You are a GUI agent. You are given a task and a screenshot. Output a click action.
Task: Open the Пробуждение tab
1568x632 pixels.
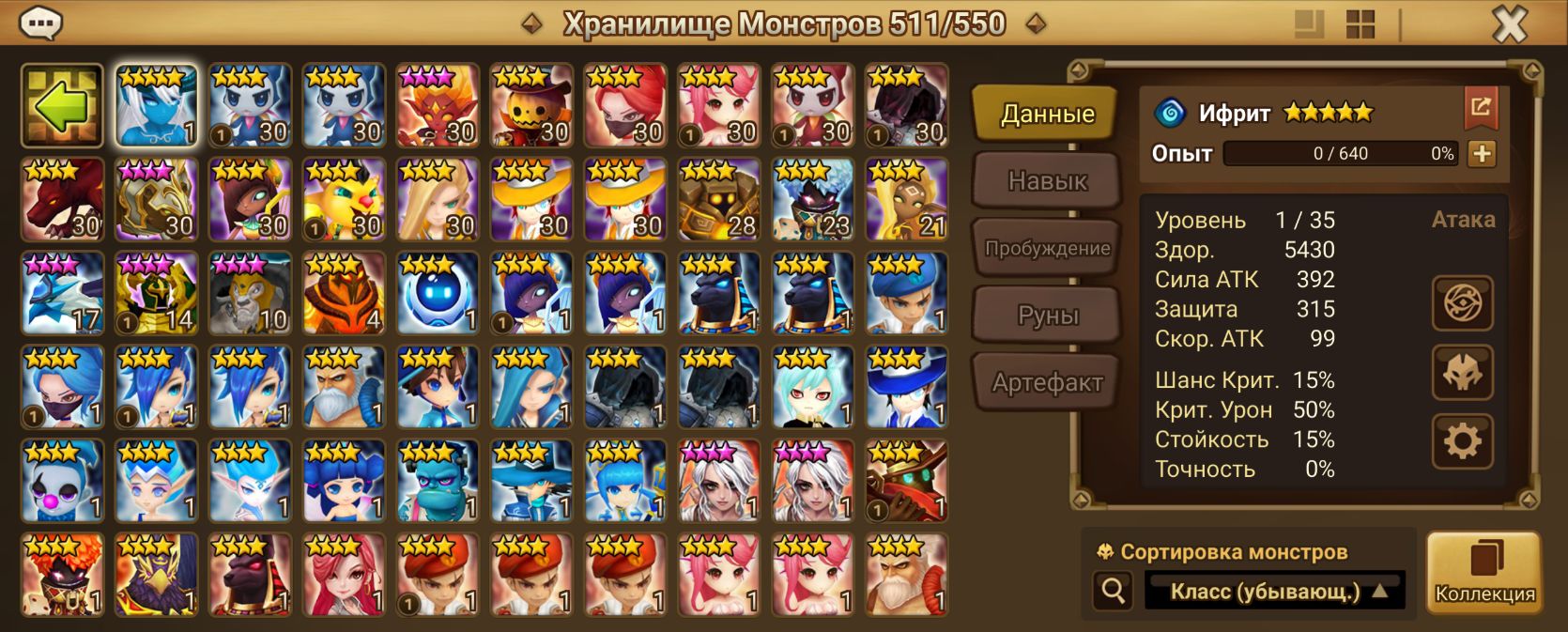coord(1047,248)
